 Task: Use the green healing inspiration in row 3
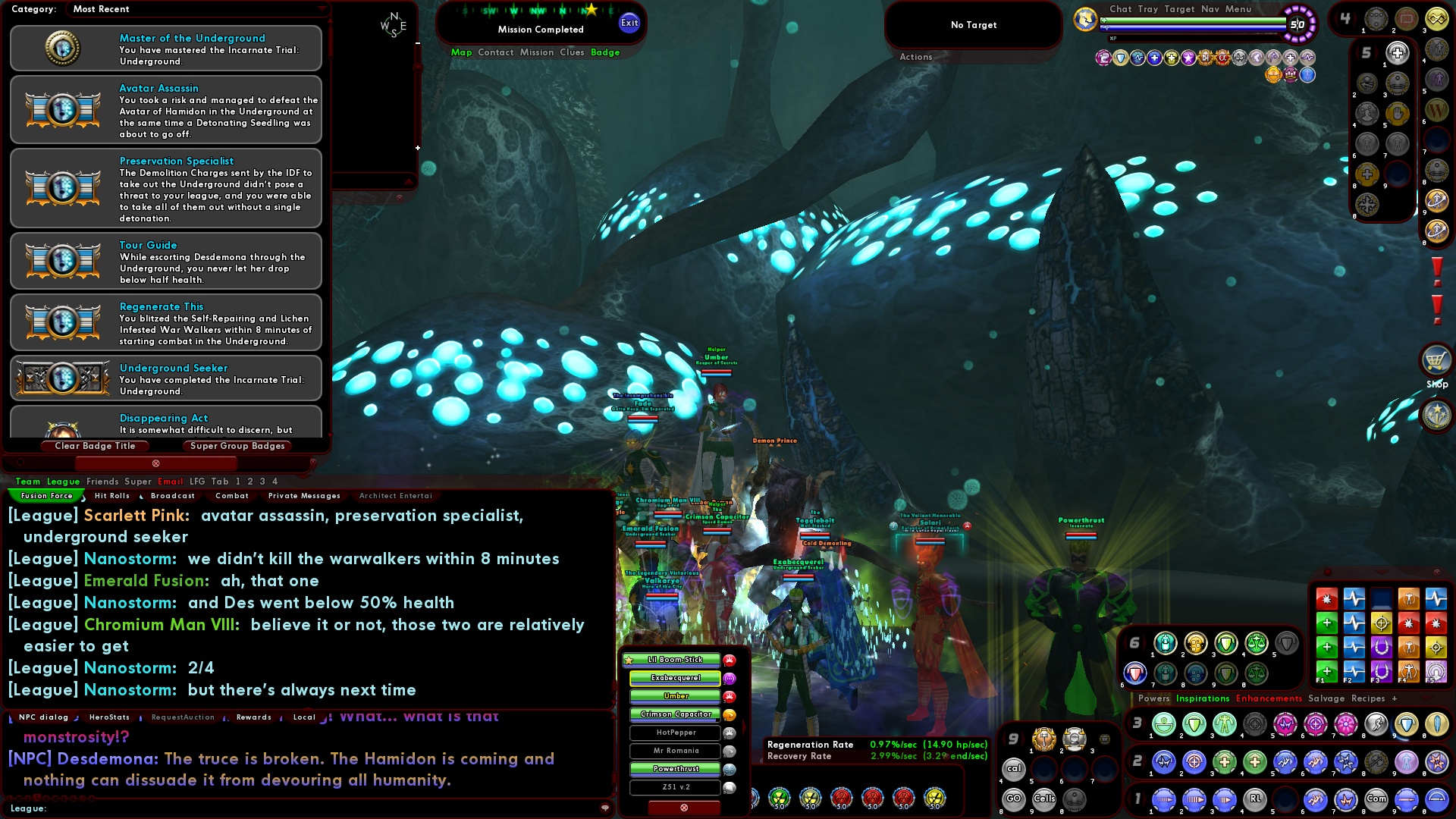(1163, 725)
